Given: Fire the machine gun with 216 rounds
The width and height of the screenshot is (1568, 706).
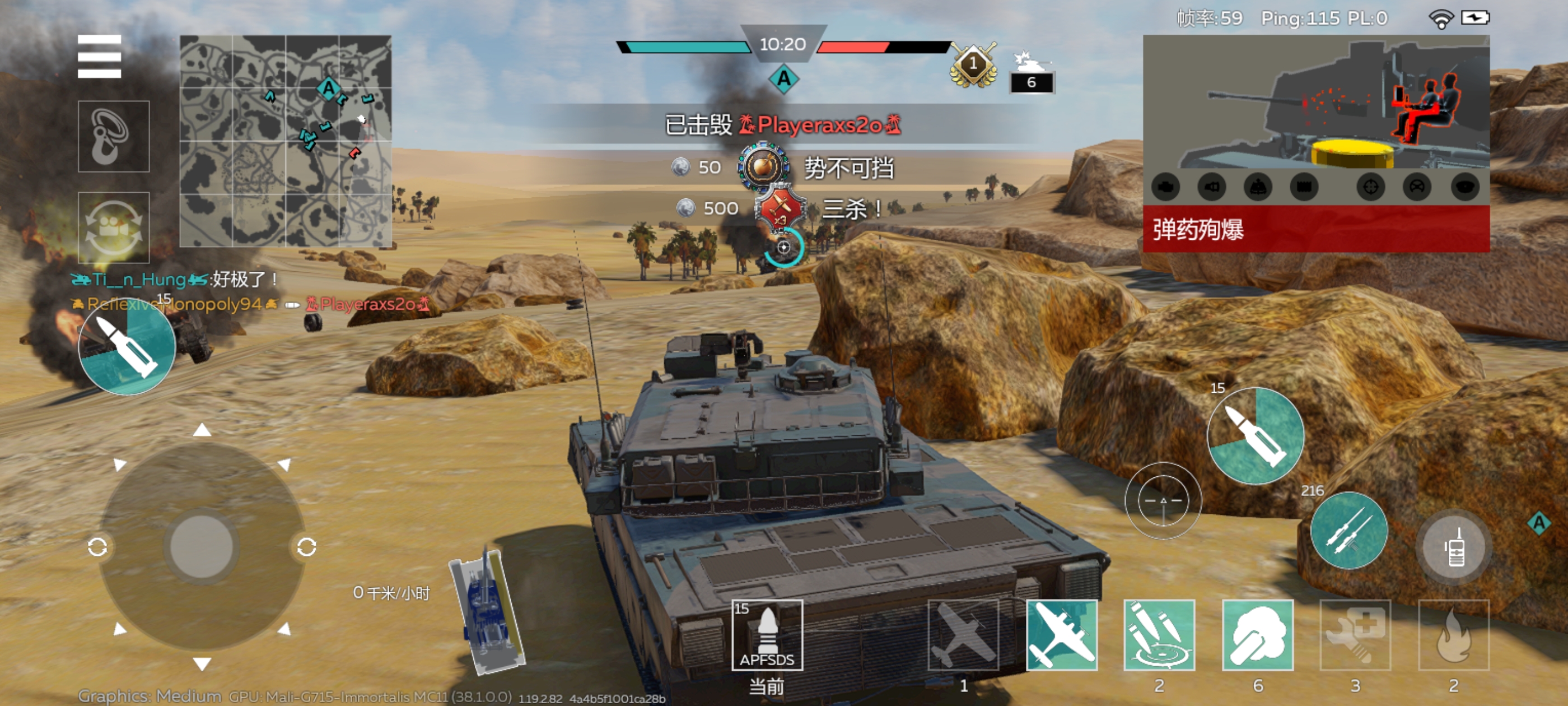Looking at the screenshot, I should 1349,531.
